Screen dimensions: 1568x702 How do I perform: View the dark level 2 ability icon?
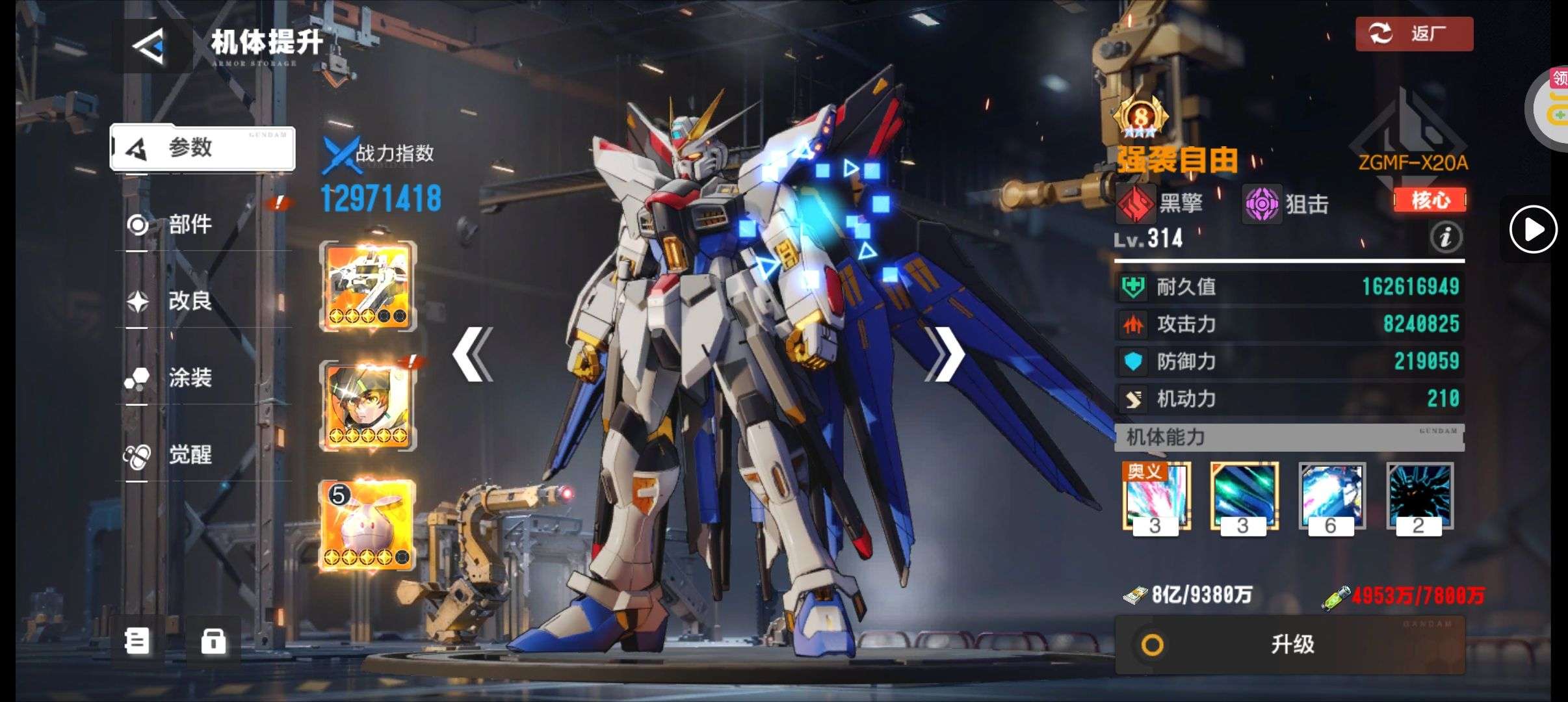click(1419, 497)
